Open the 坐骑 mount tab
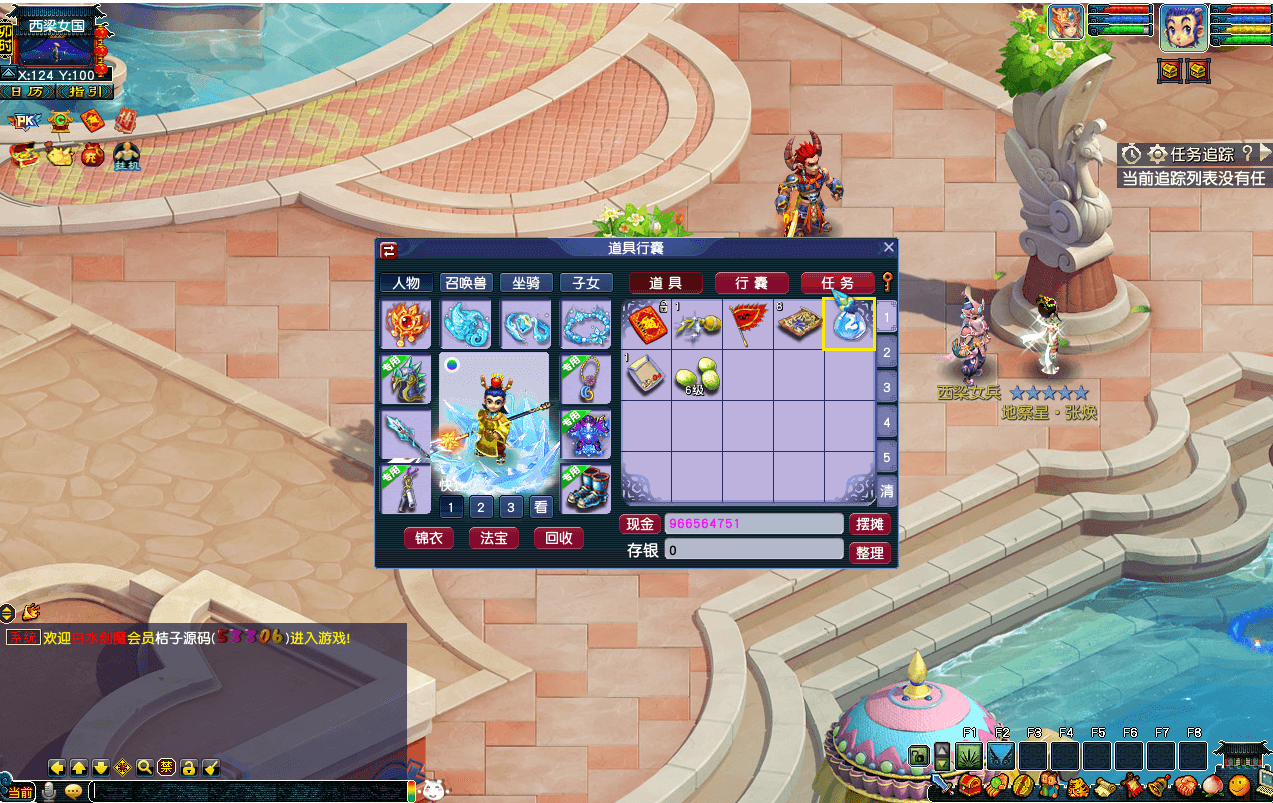The image size is (1273, 803). click(526, 283)
